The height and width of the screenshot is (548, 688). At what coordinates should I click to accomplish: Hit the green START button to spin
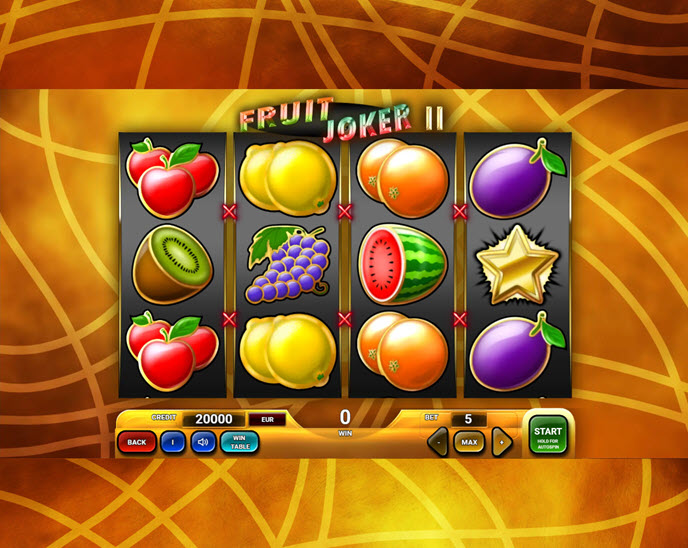click(x=547, y=435)
